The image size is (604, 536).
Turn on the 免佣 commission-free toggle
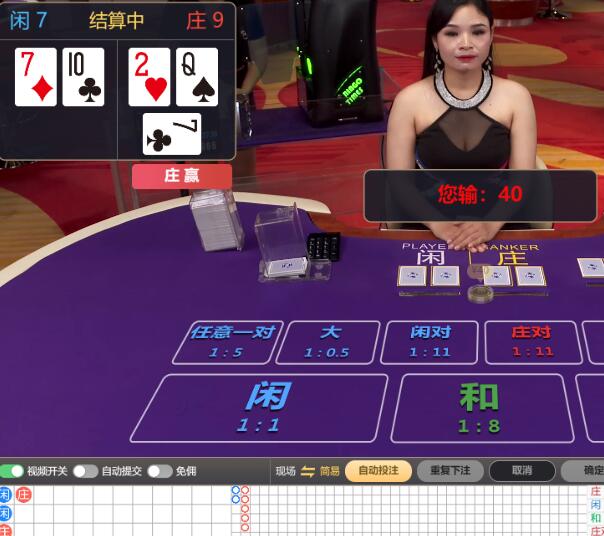(159, 471)
